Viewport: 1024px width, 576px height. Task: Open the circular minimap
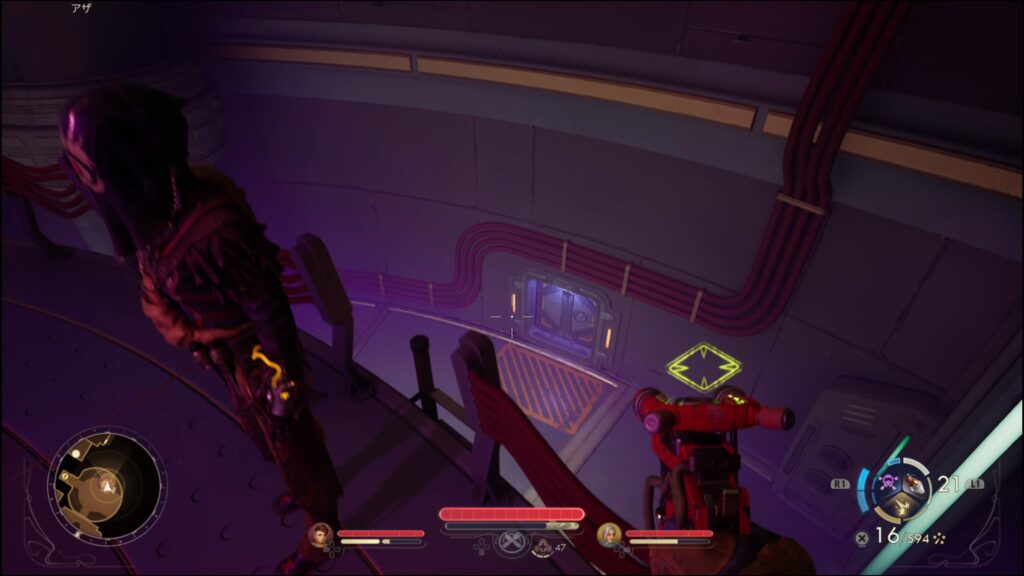click(105, 488)
